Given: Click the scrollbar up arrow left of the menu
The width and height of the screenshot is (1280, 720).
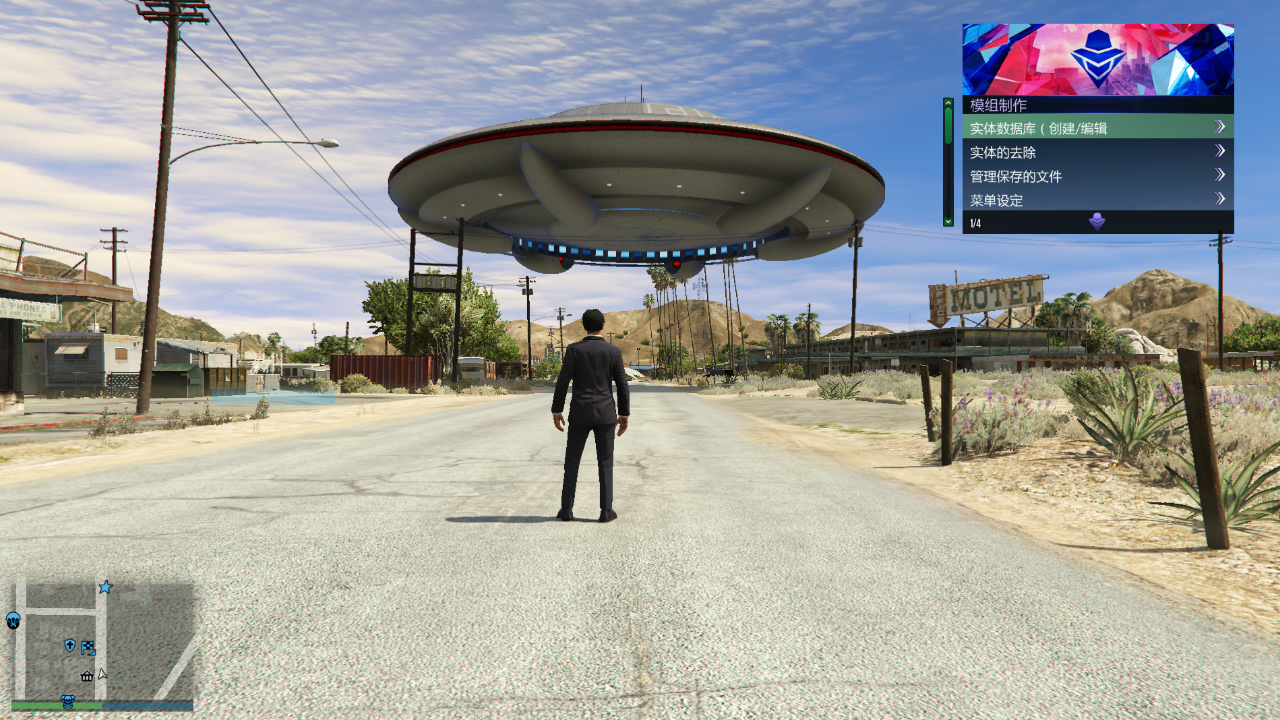Looking at the screenshot, I should click(947, 102).
